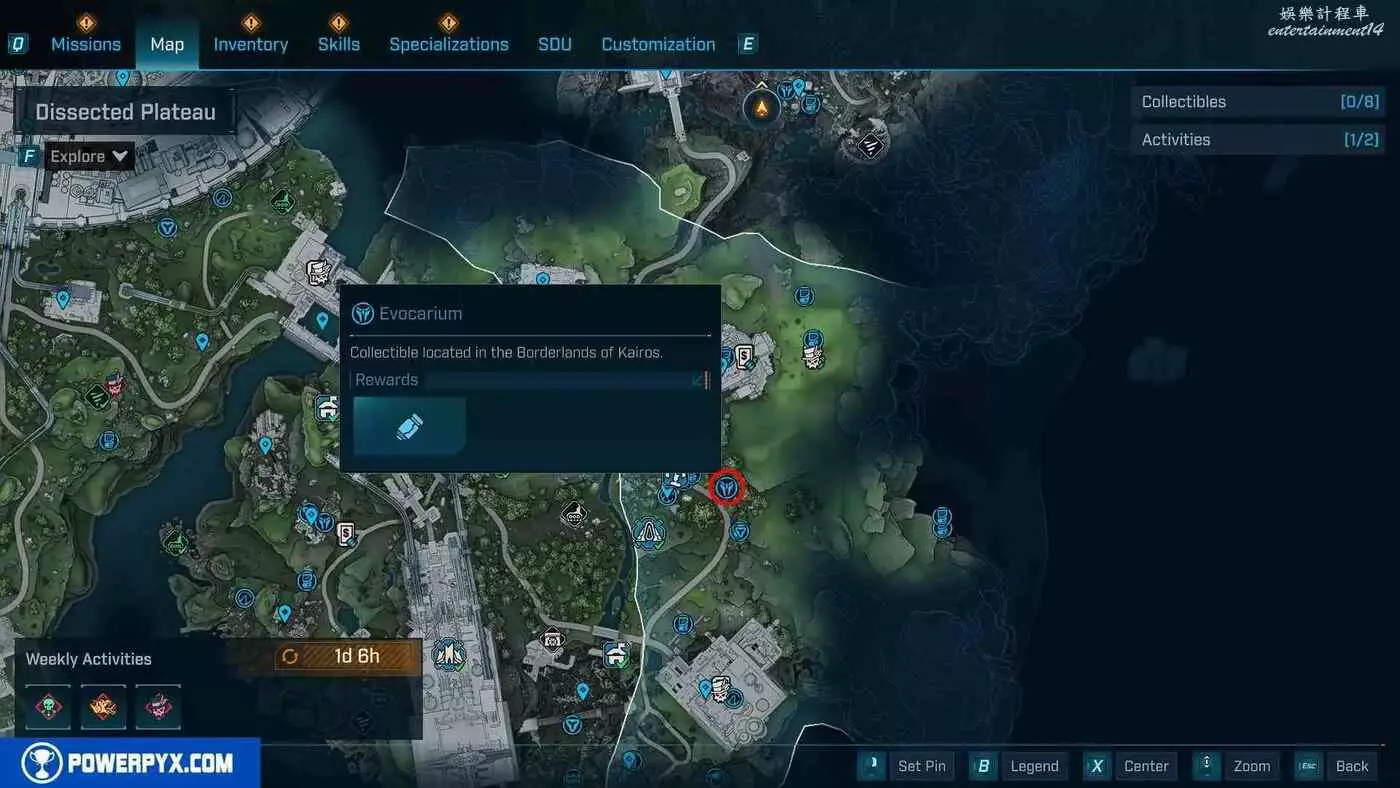Click the PowerPyx.com watermark logo

(130, 764)
